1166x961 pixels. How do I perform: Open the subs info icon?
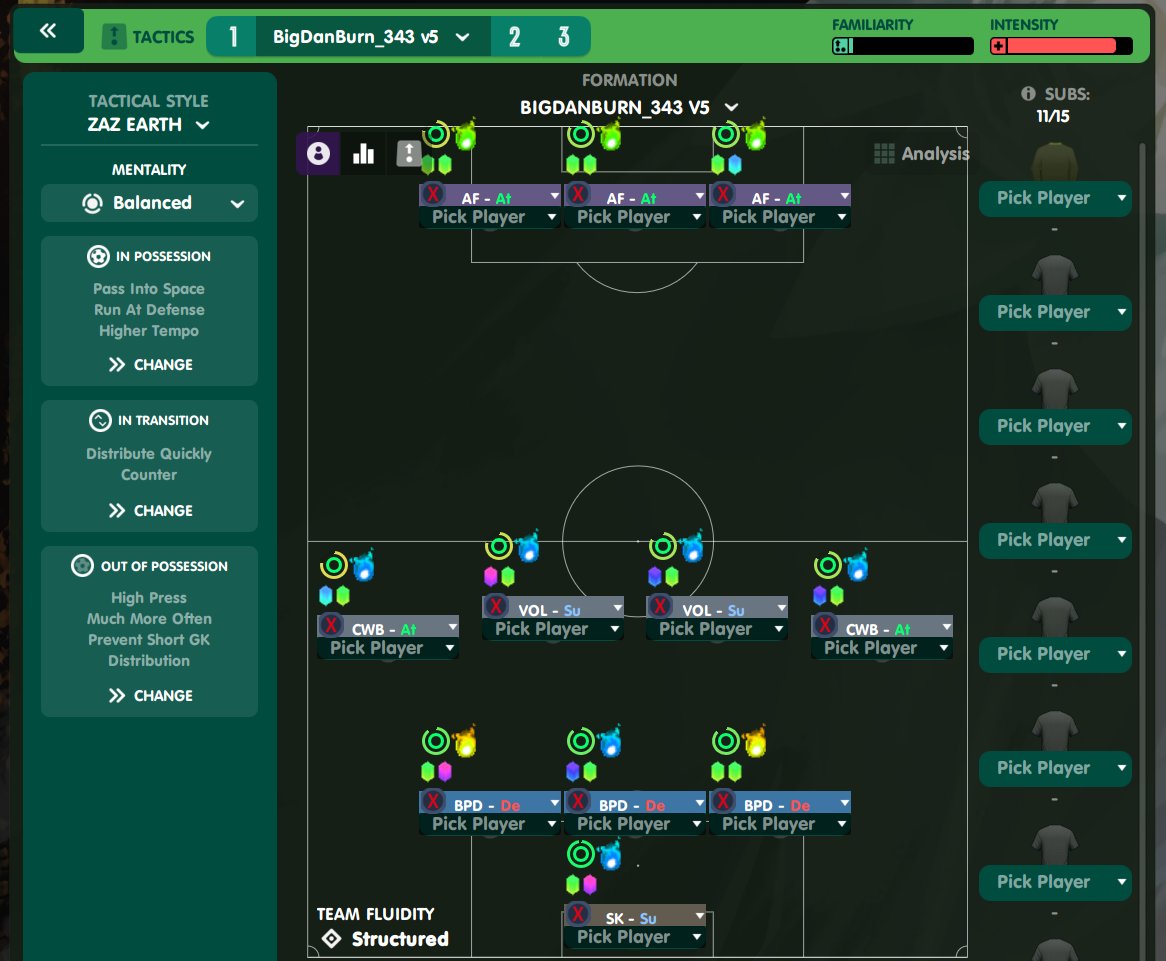tap(1027, 94)
